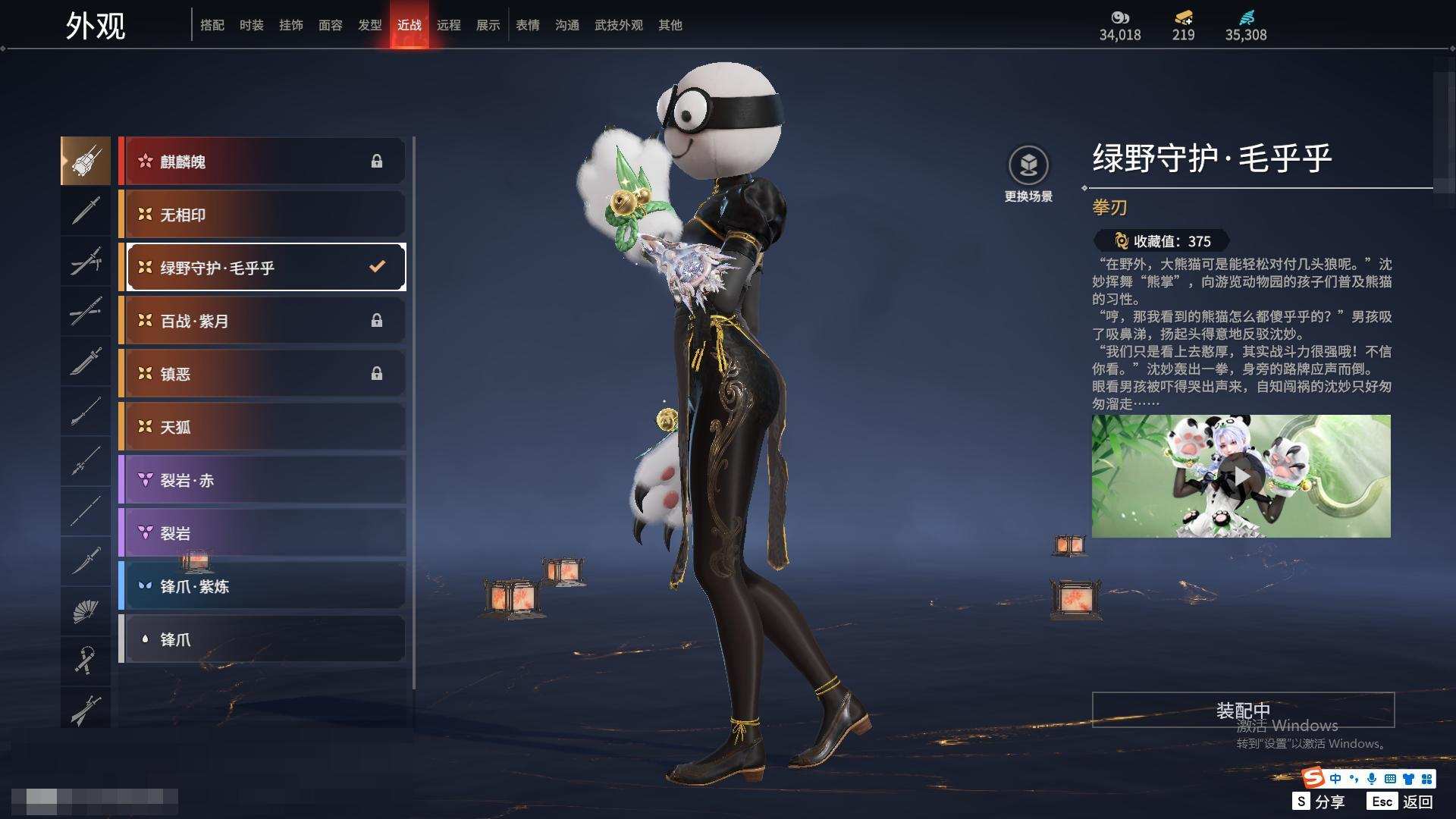Select the 百战·紫月 locked skin
This screenshot has height=819, width=1456.
(262, 321)
